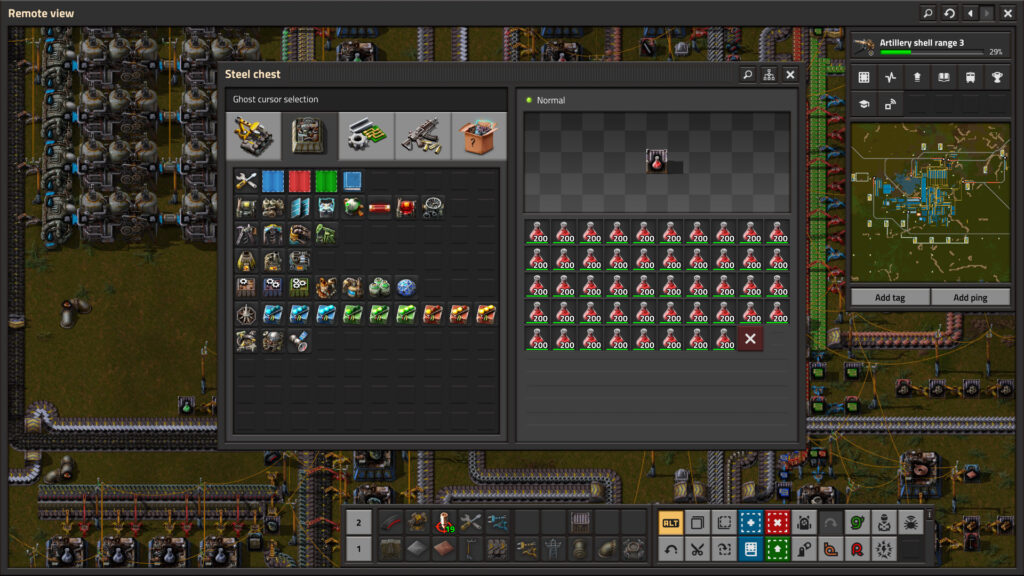Close the Steel chest window

790,75
